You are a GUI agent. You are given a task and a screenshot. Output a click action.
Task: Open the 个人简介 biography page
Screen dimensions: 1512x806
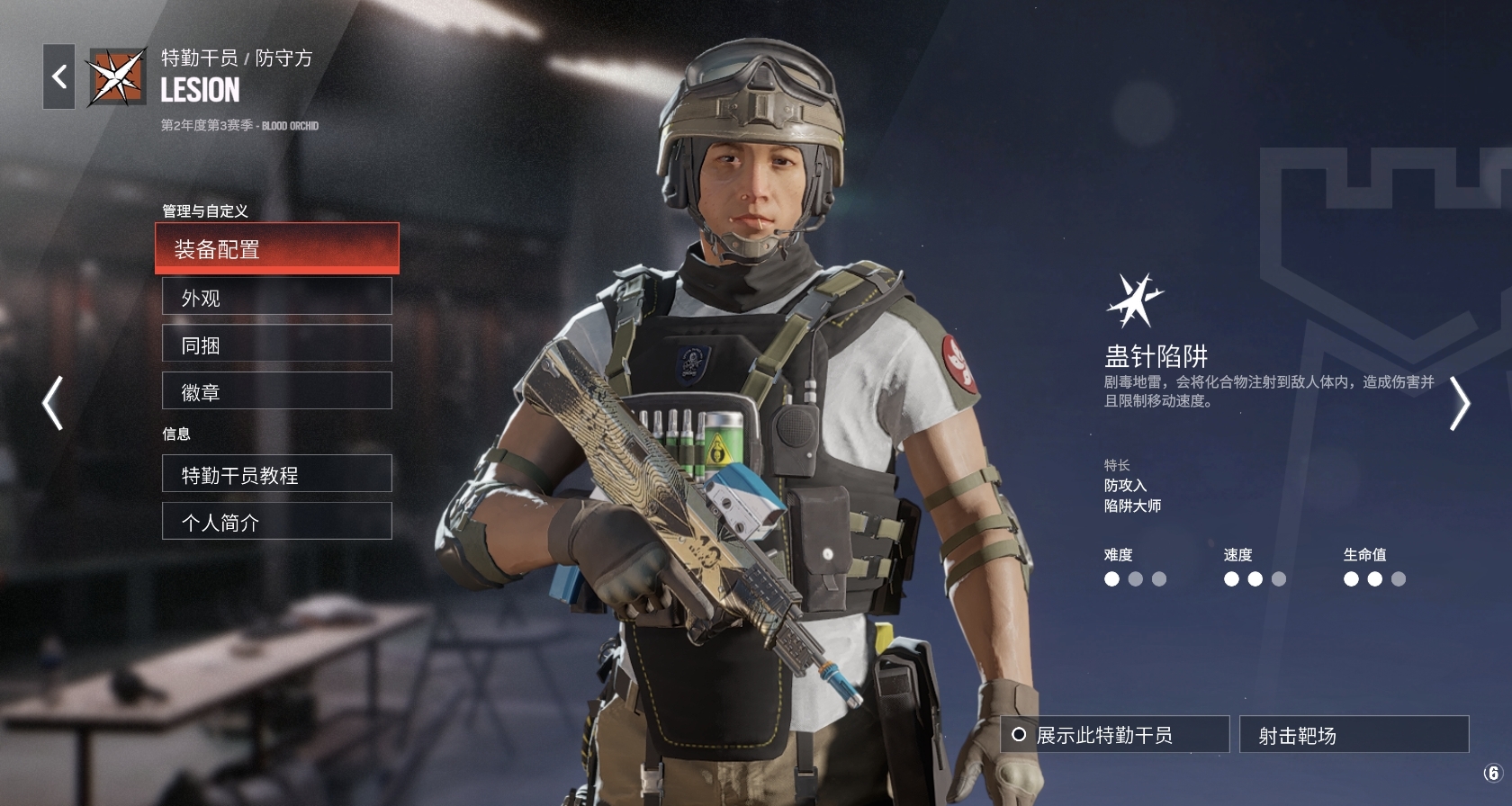tap(276, 522)
